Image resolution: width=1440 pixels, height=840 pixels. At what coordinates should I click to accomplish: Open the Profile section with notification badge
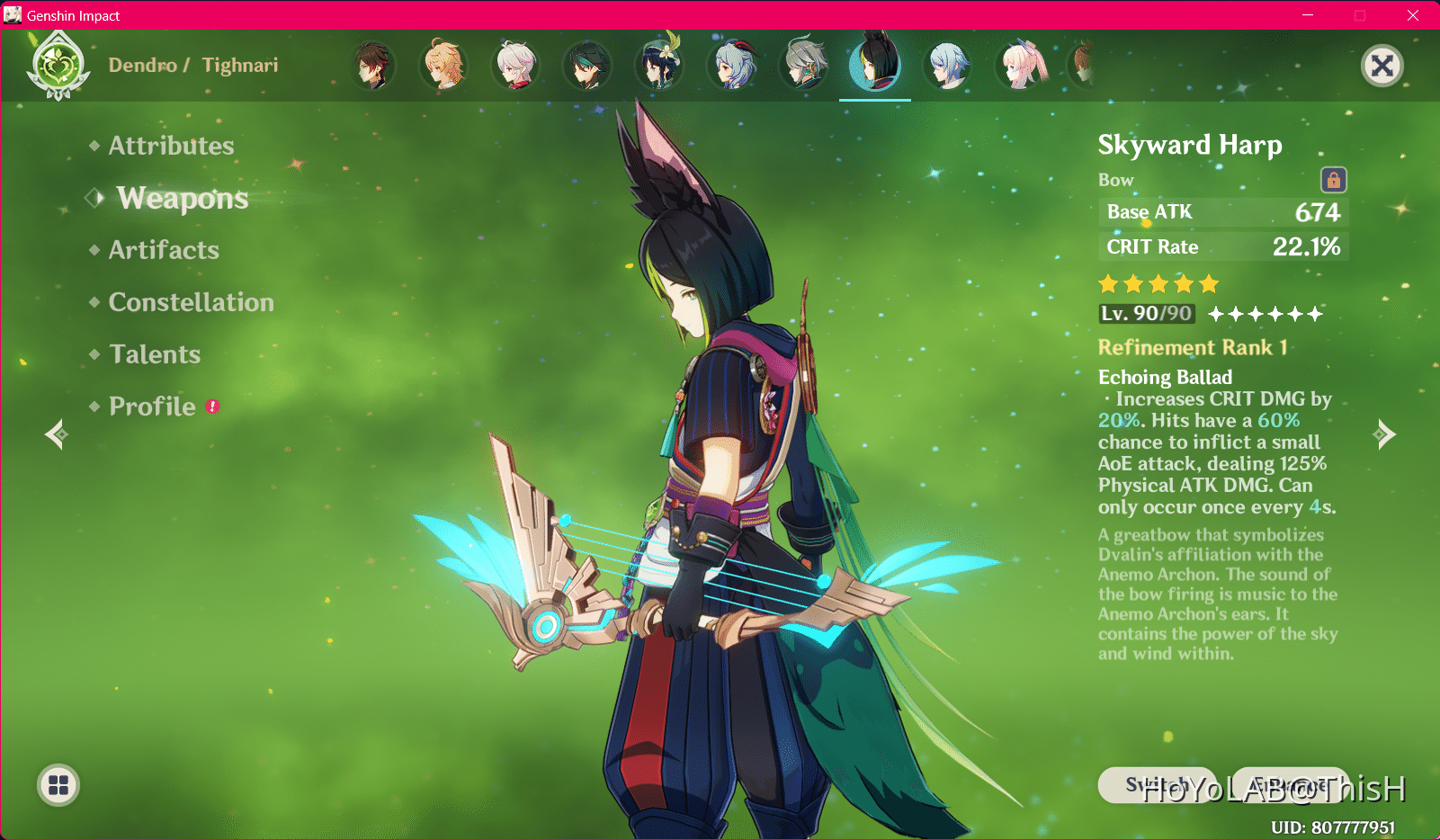[x=151, y=406]
